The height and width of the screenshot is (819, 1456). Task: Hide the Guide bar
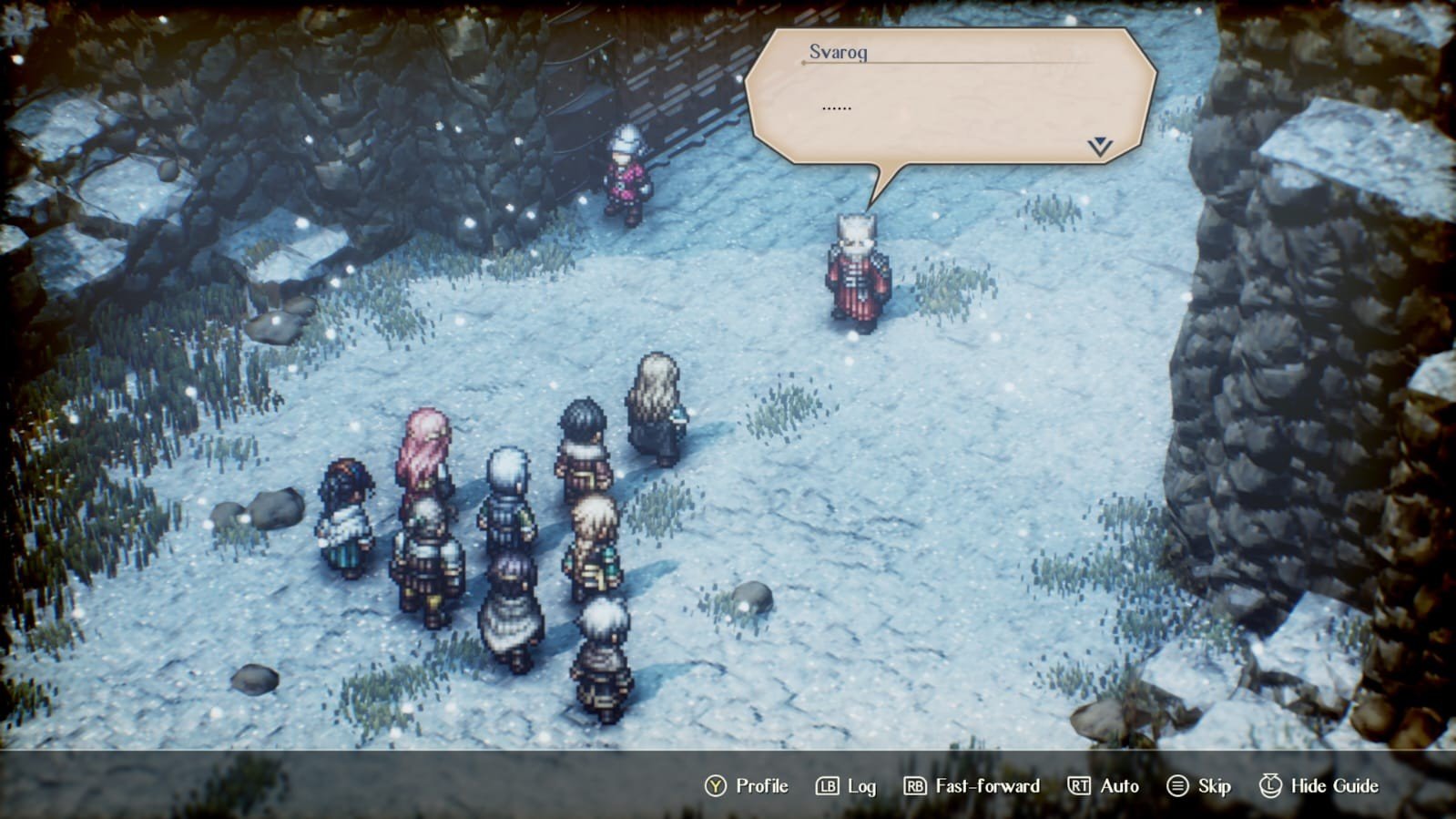coord(1319,786)
